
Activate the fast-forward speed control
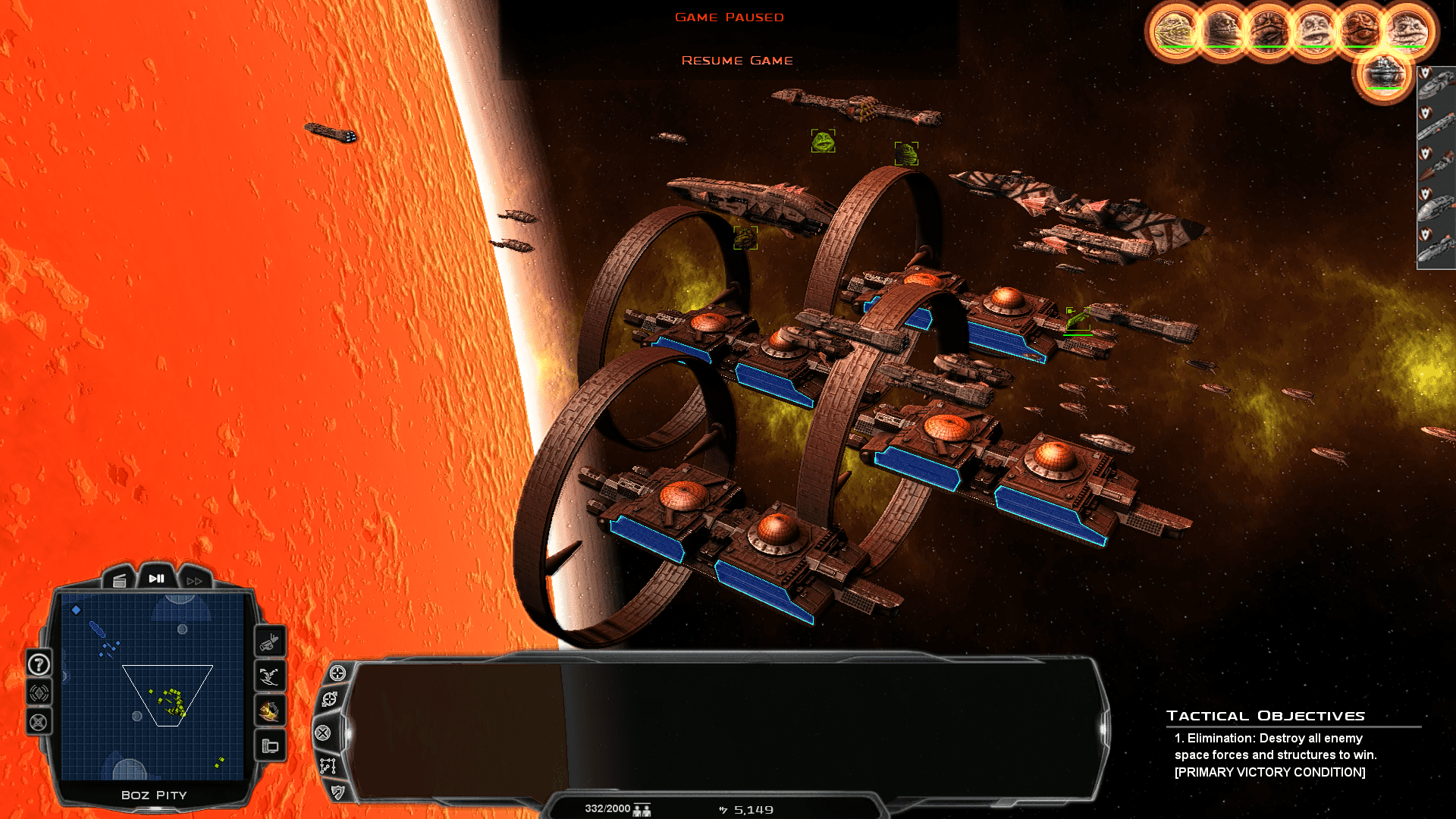[x=194, y=581]
